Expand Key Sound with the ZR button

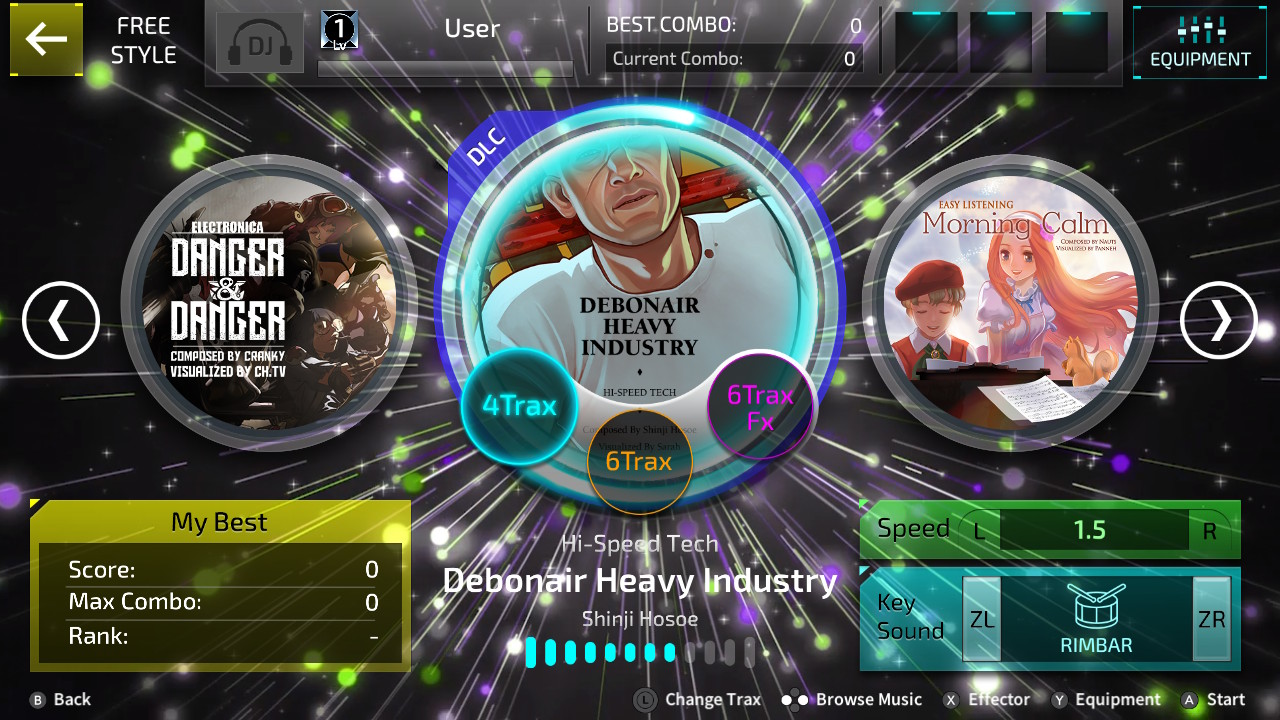(x=1210, y=618)
